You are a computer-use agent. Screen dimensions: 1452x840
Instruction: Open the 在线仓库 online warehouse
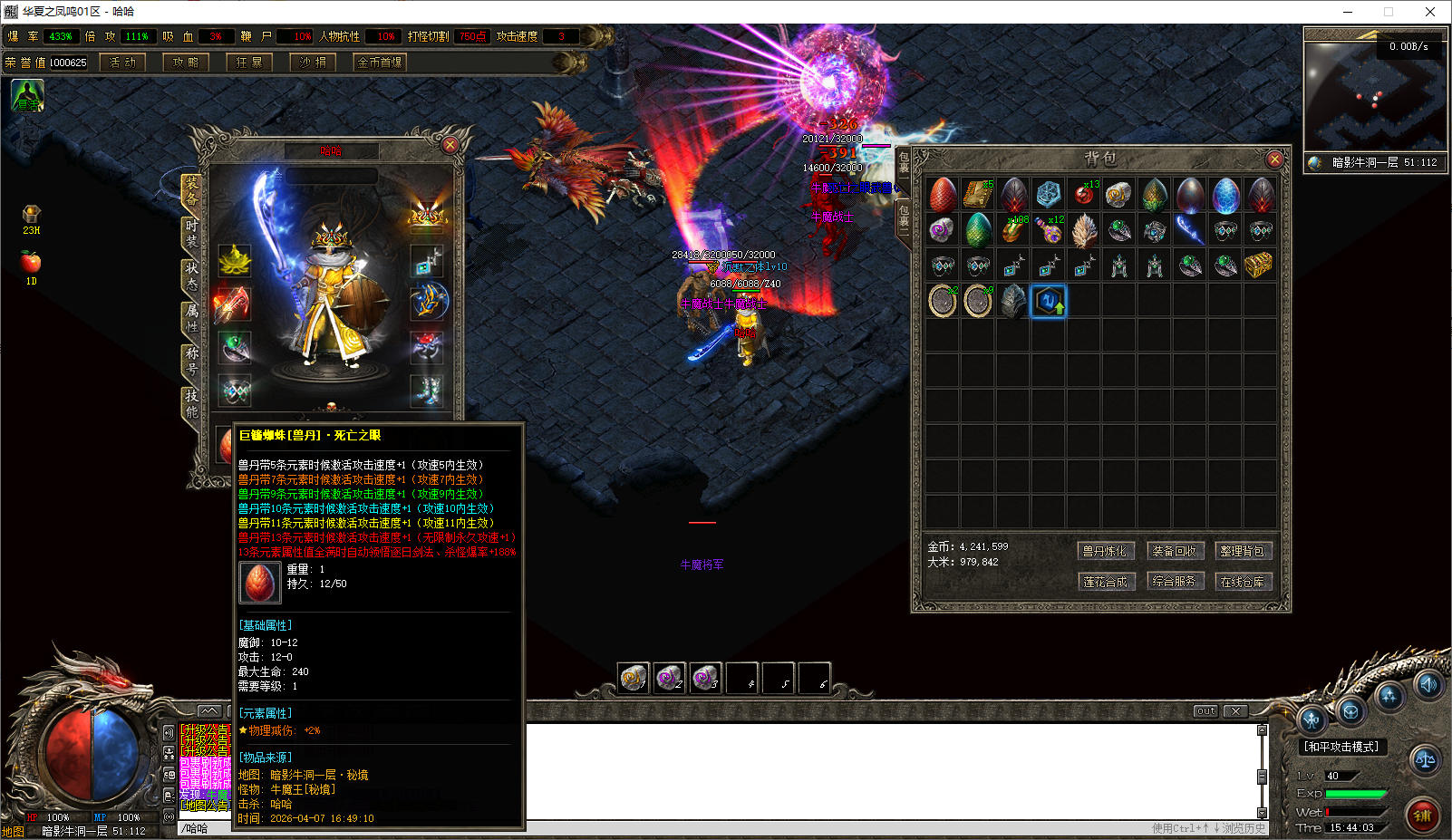coord(1242,582)
